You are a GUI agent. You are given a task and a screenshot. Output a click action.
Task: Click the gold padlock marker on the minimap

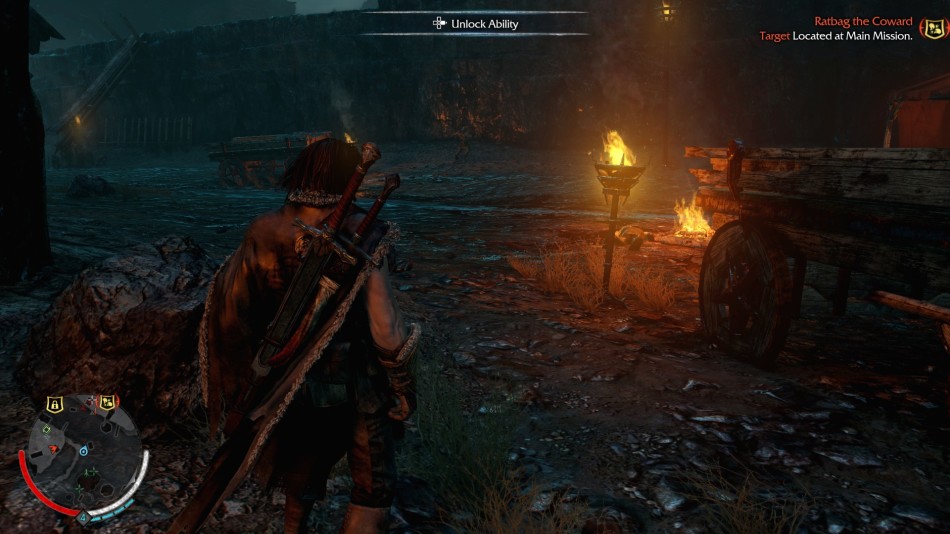55,404
